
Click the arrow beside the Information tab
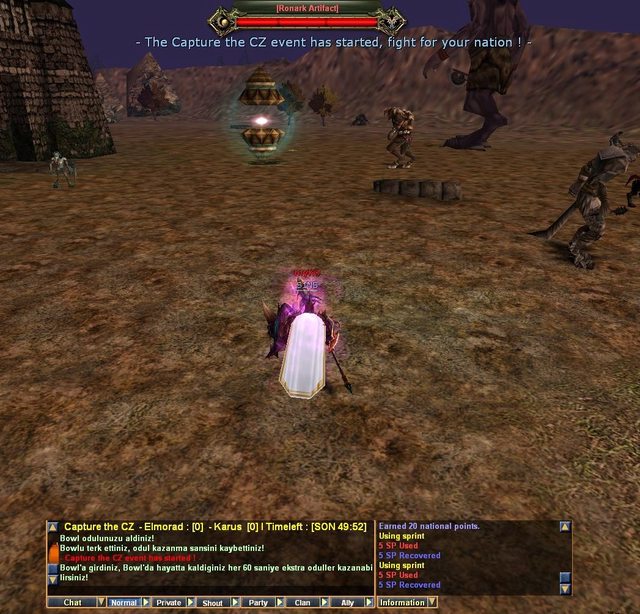coord(432,603)
